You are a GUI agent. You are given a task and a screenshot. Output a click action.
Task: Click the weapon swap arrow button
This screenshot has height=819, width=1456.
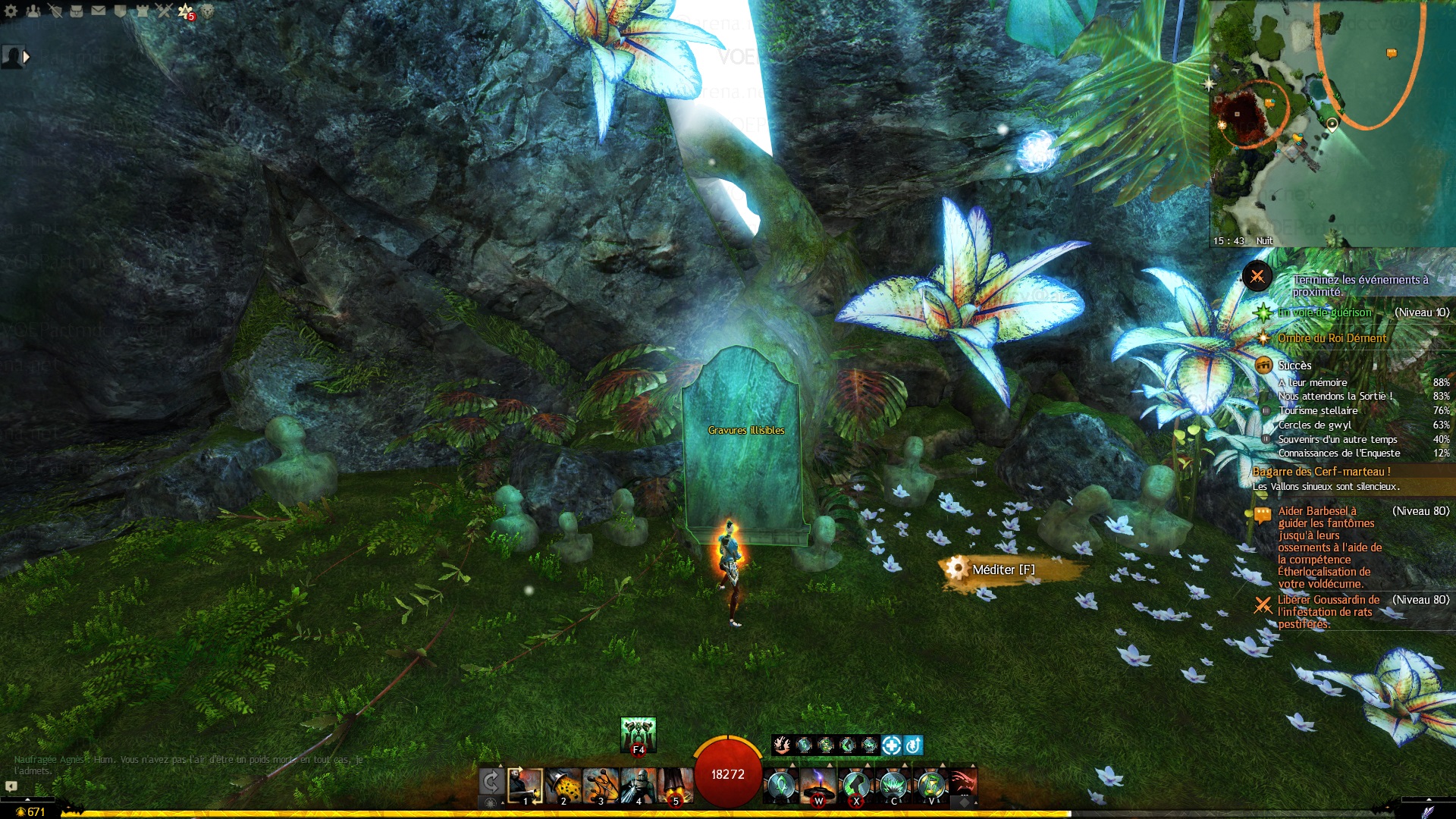click(x=491, y=783)
